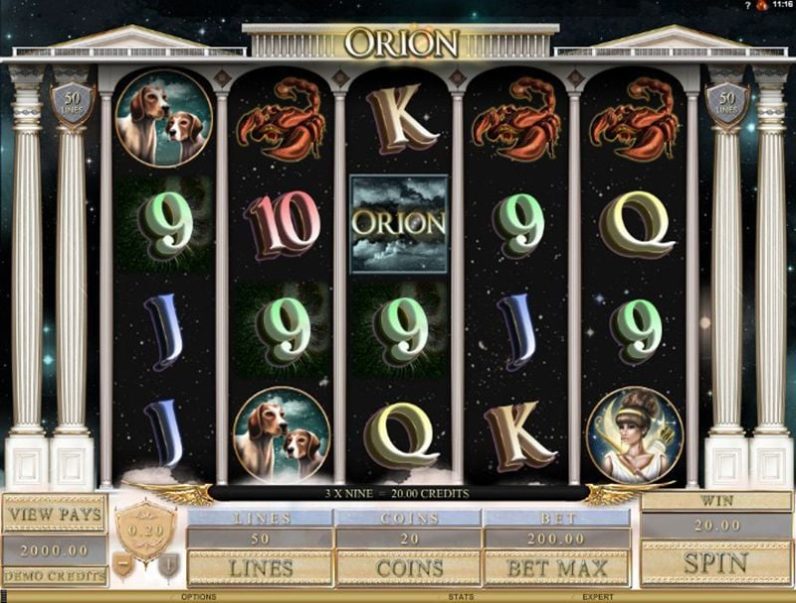796x603 pixels.
Task: Click the Lines button
Action: tap(260, 568)
